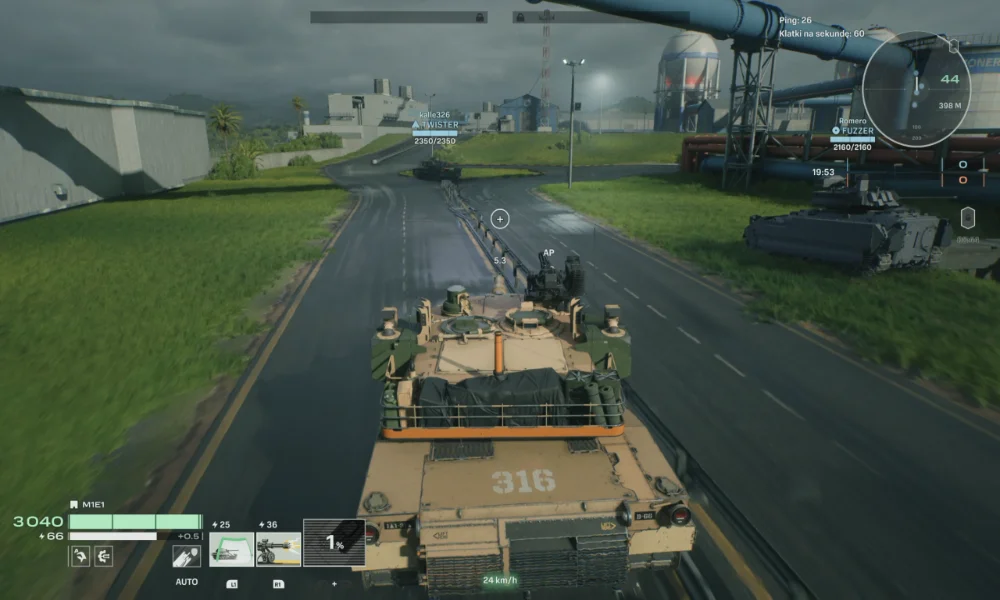The height and width of the screenshot is (600, 1000).
Task: Select the wrench repair upgrade icon
Action: (80, 556)
